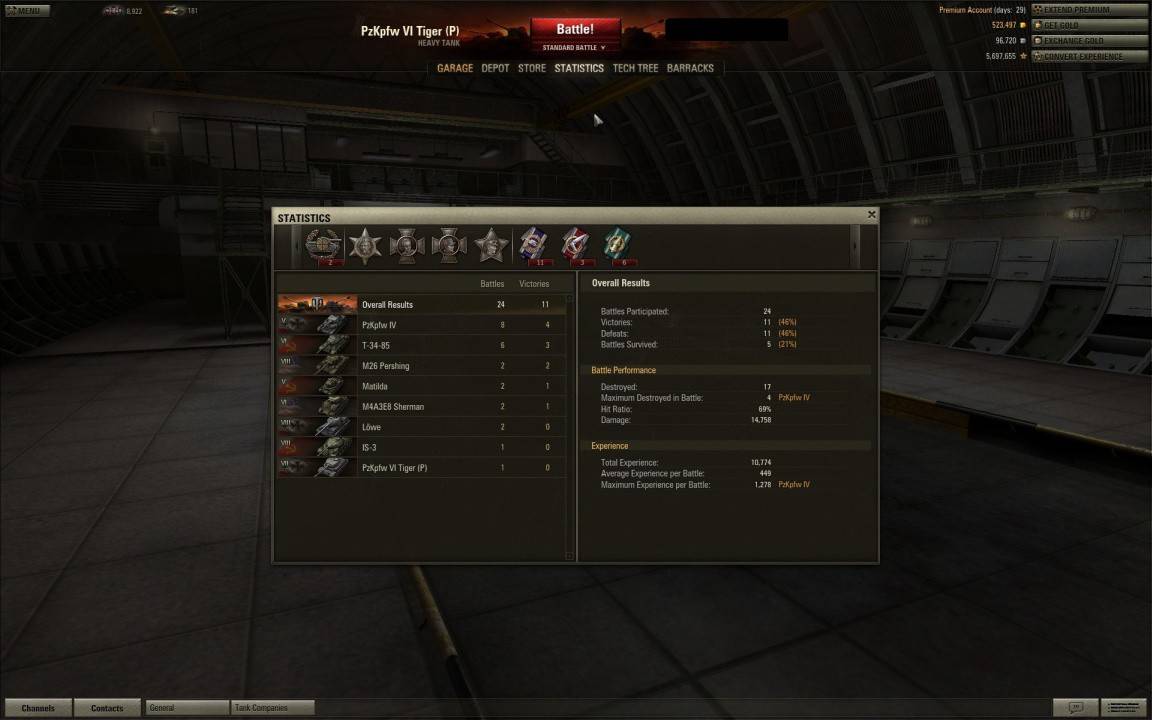Image resolution: width=1152 pixels, height=720 pixels.
Task: Open the Barracks tab
Action: [690, 68]
